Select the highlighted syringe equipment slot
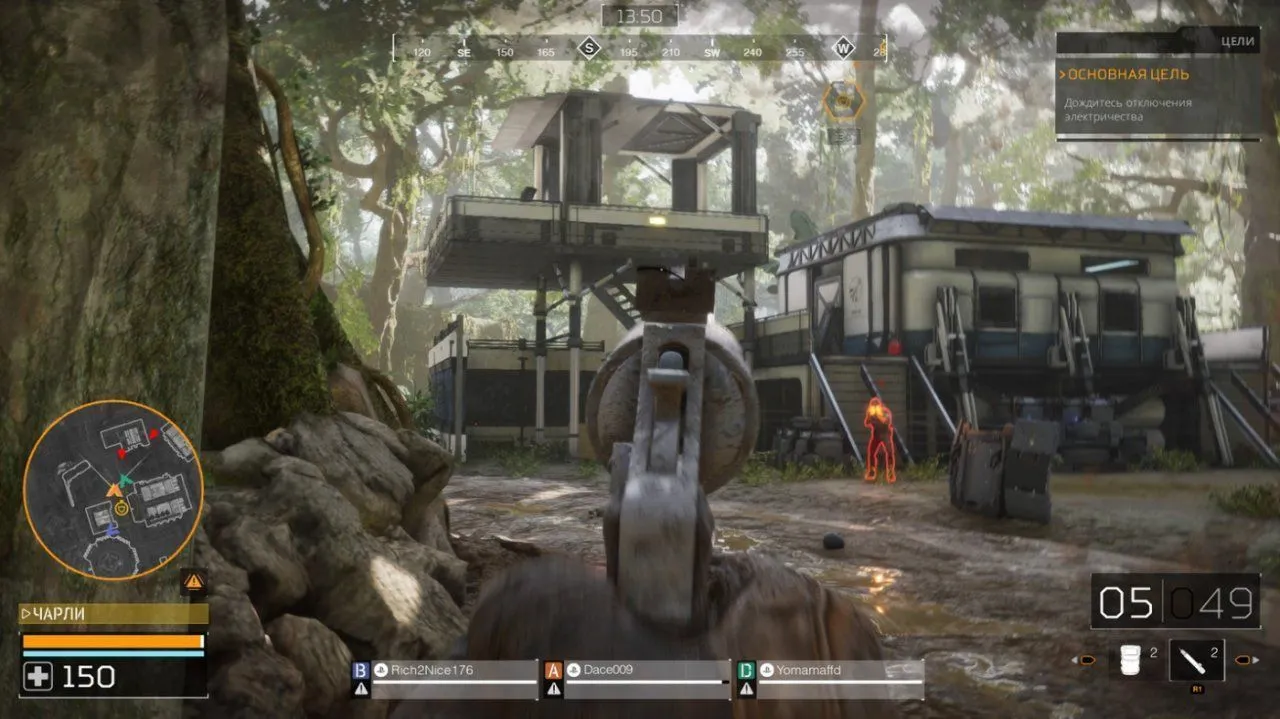 point(1195,660)
